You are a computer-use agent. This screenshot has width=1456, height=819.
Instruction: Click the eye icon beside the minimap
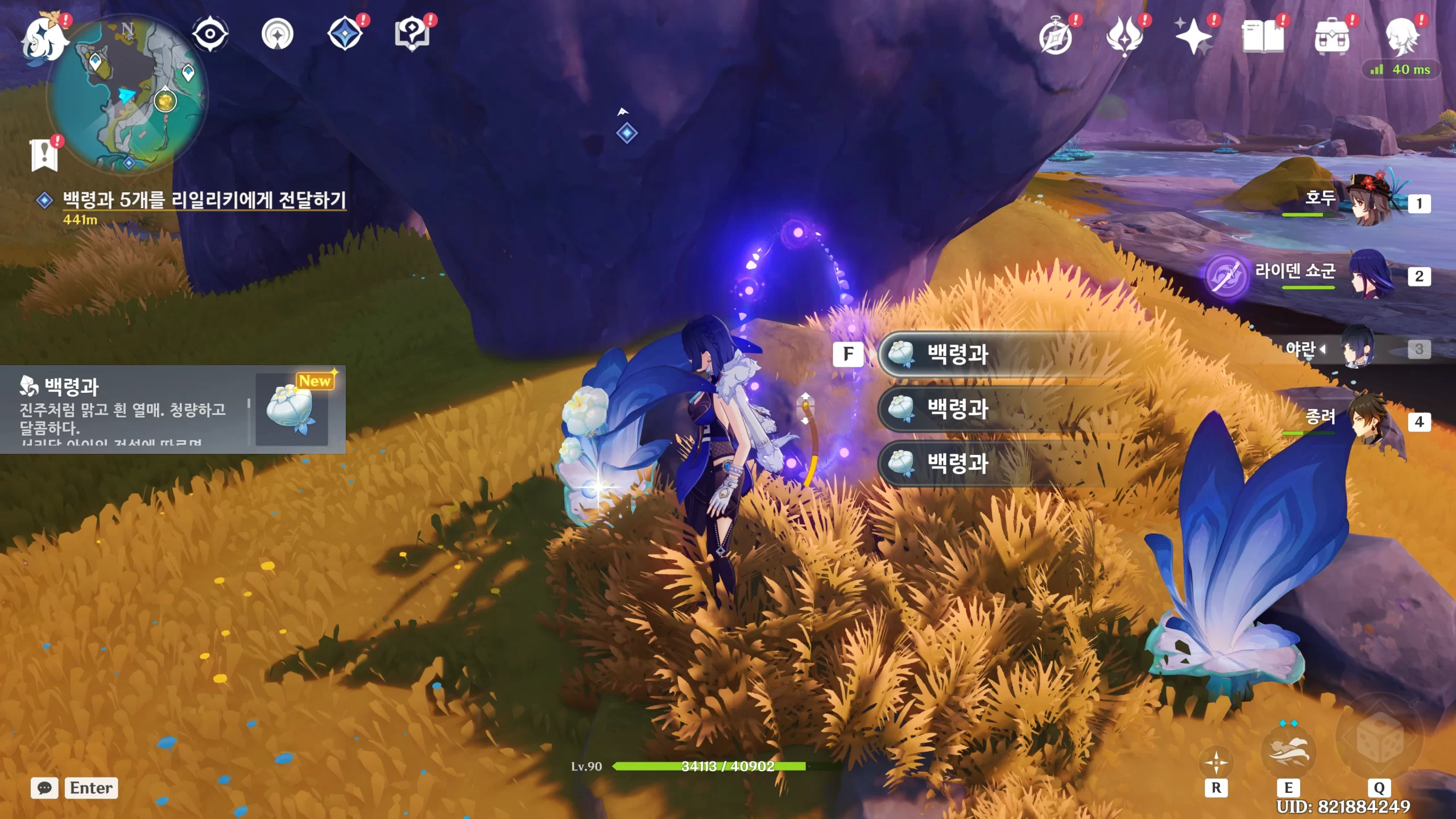click(210, 34)
